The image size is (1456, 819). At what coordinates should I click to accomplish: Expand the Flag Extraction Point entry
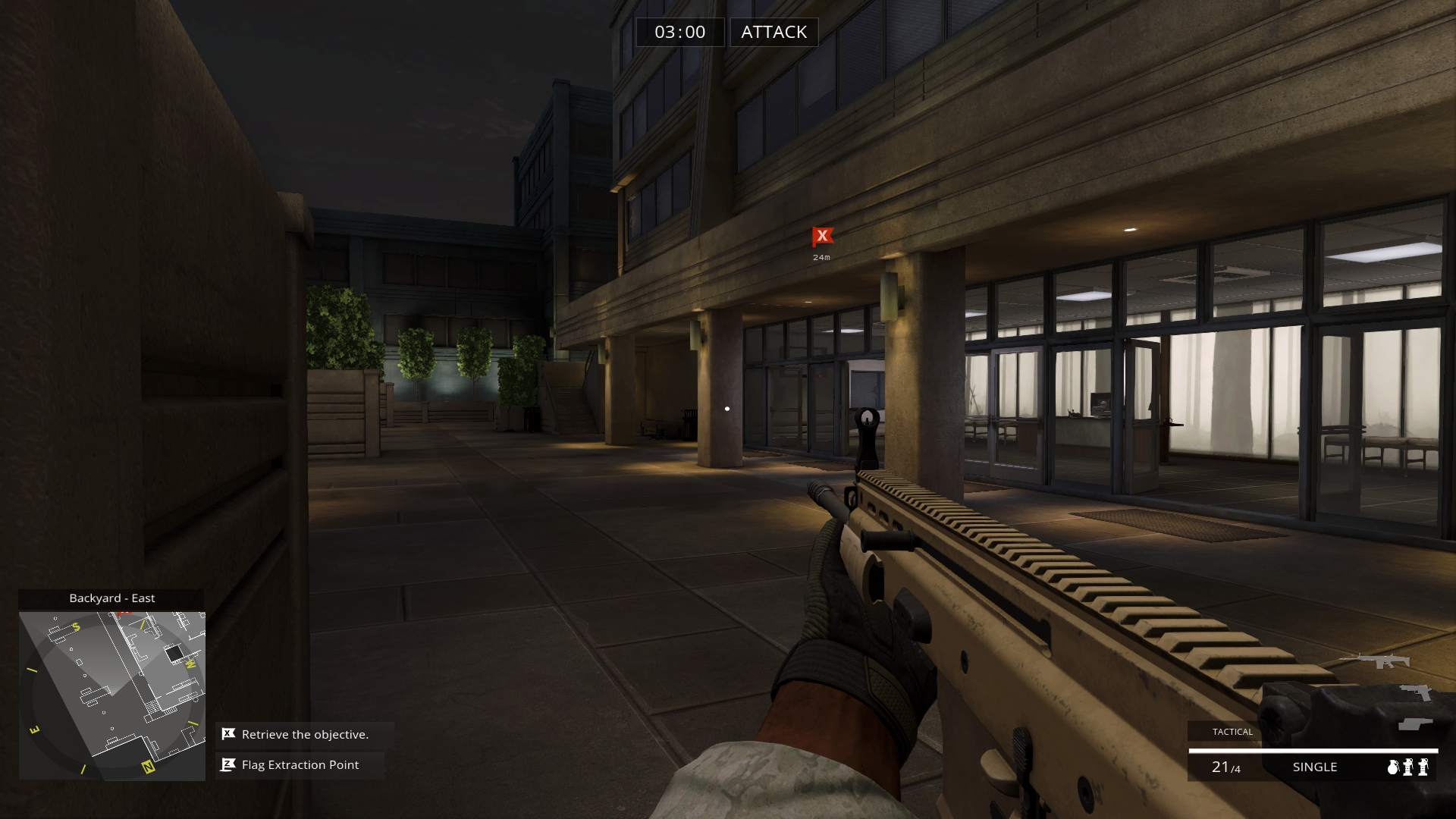300,764
